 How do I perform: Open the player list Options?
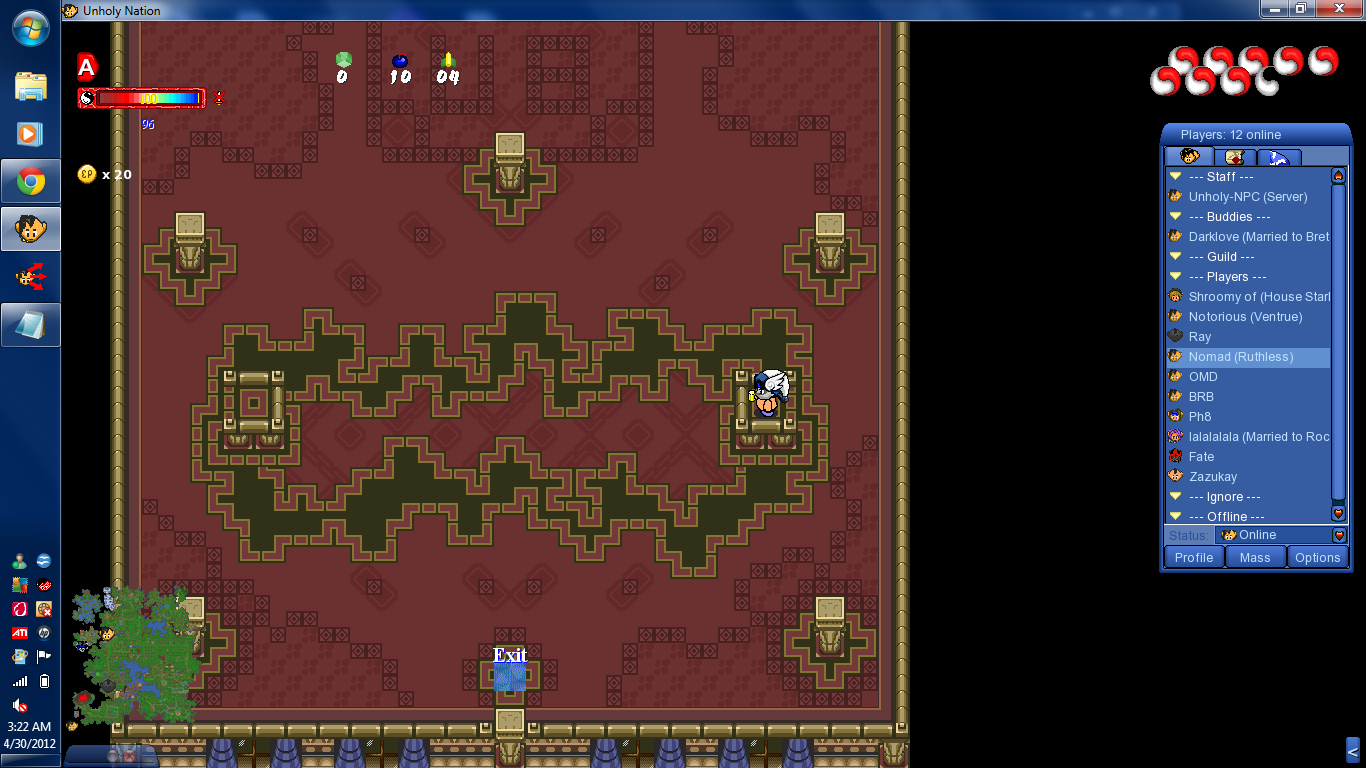[x=1317, y=558]
